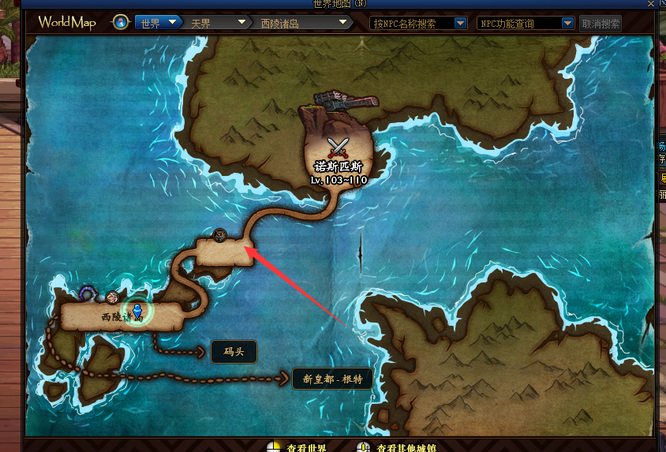Click the 查看其他城镇 option
Screen dimensions: 666x452
400,445
